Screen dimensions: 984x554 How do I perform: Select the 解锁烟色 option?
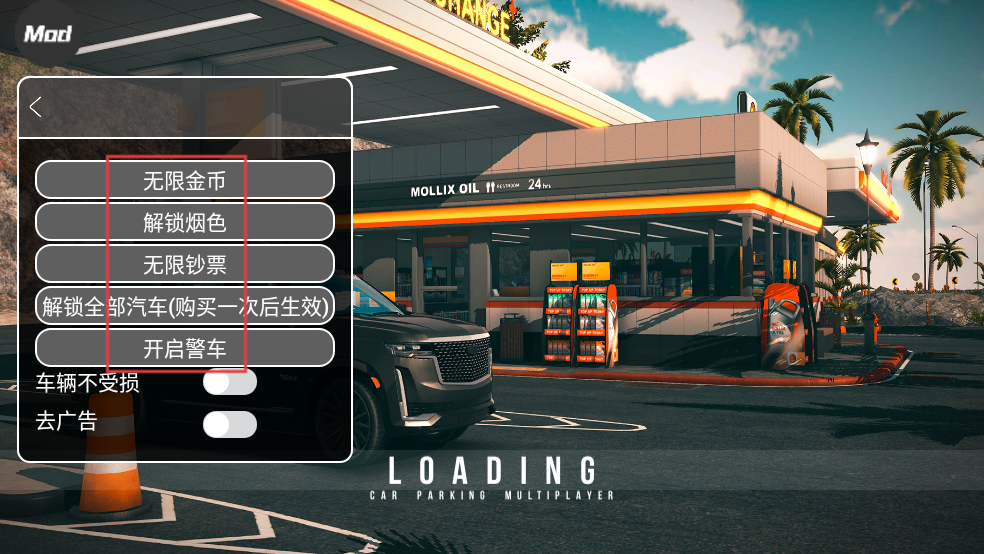point(185,222)
